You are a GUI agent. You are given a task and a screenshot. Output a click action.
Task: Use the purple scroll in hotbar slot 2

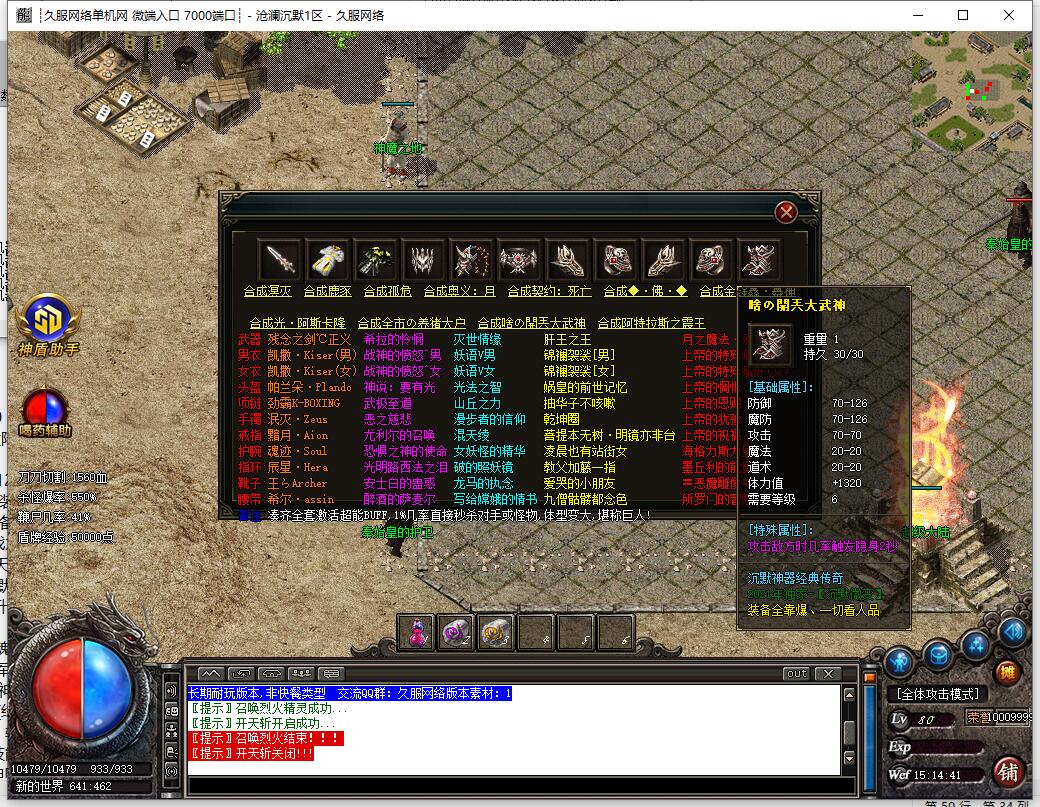tap(456, 631)
